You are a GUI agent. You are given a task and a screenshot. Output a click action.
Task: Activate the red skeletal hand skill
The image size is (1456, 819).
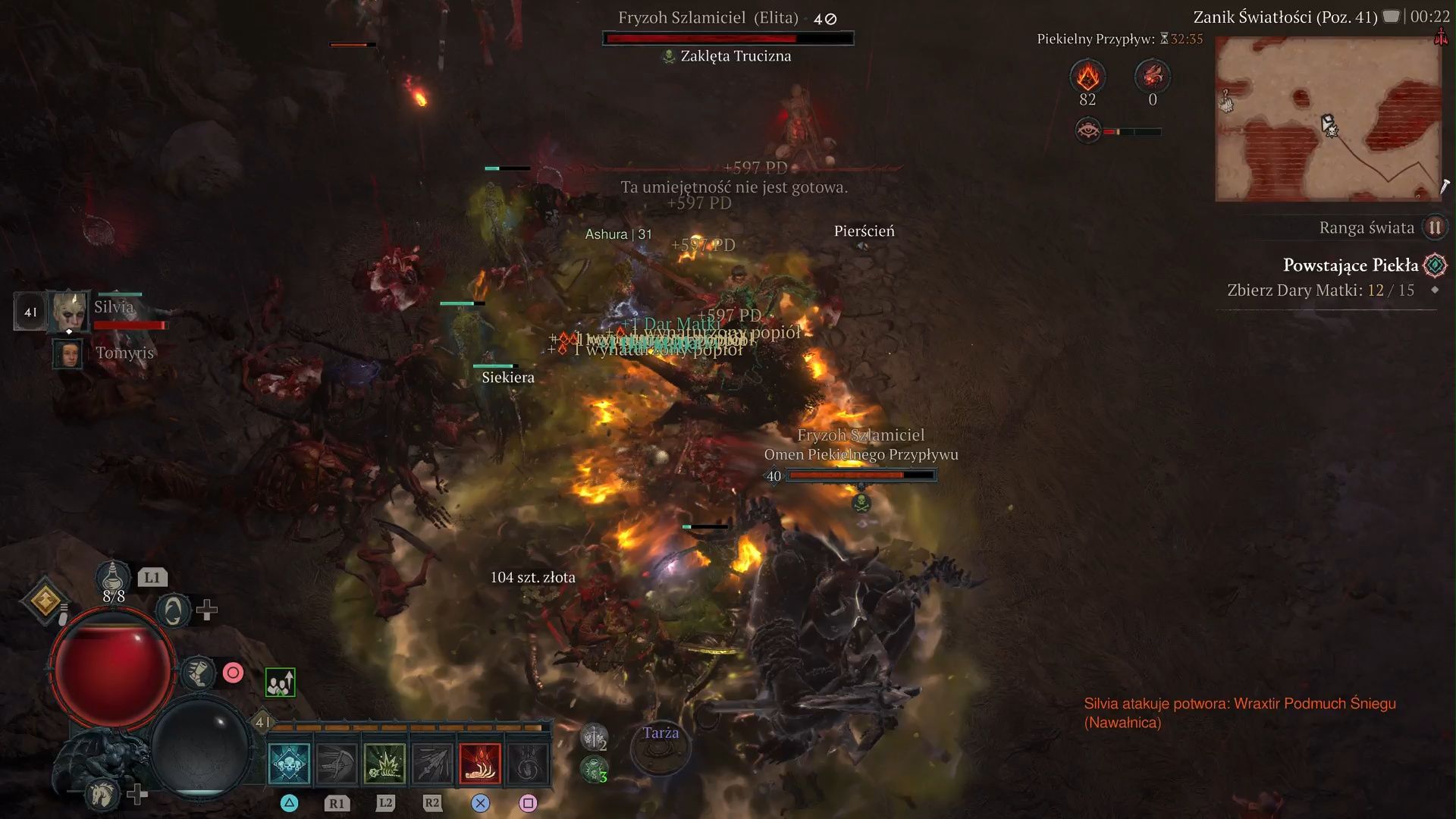tap(480, 763)
